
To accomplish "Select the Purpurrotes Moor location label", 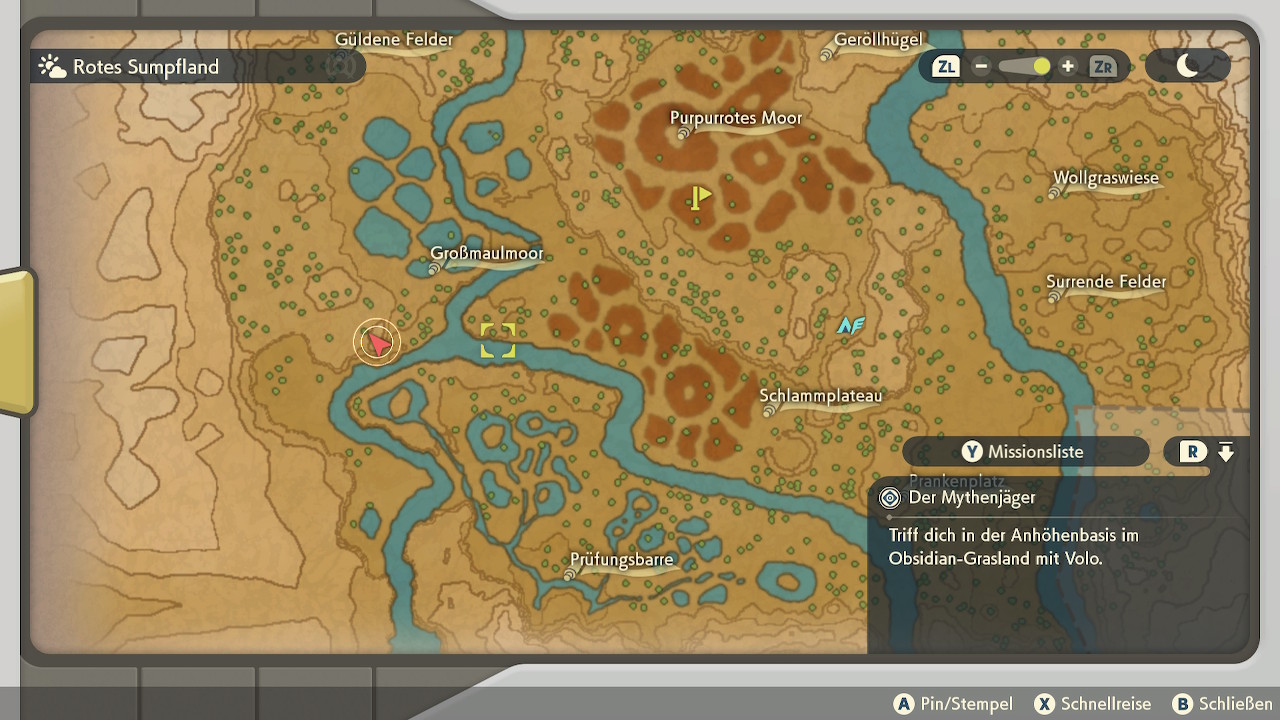I will 736,119.
